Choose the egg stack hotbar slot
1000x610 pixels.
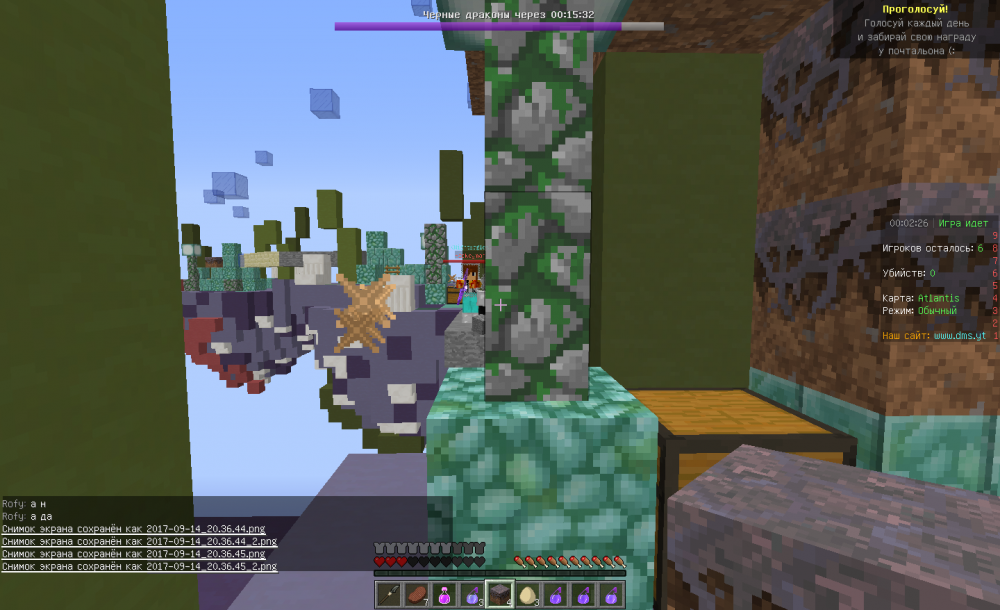click(x=528, y=594)
